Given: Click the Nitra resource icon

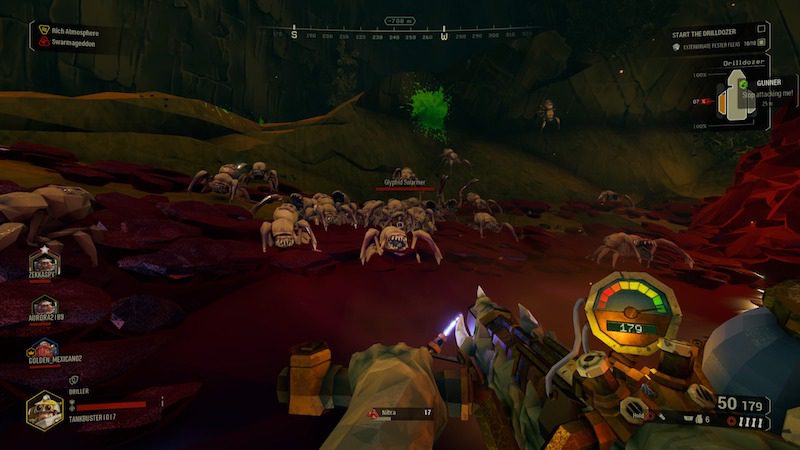Looking at the screenshot, I should pos(374,412).
